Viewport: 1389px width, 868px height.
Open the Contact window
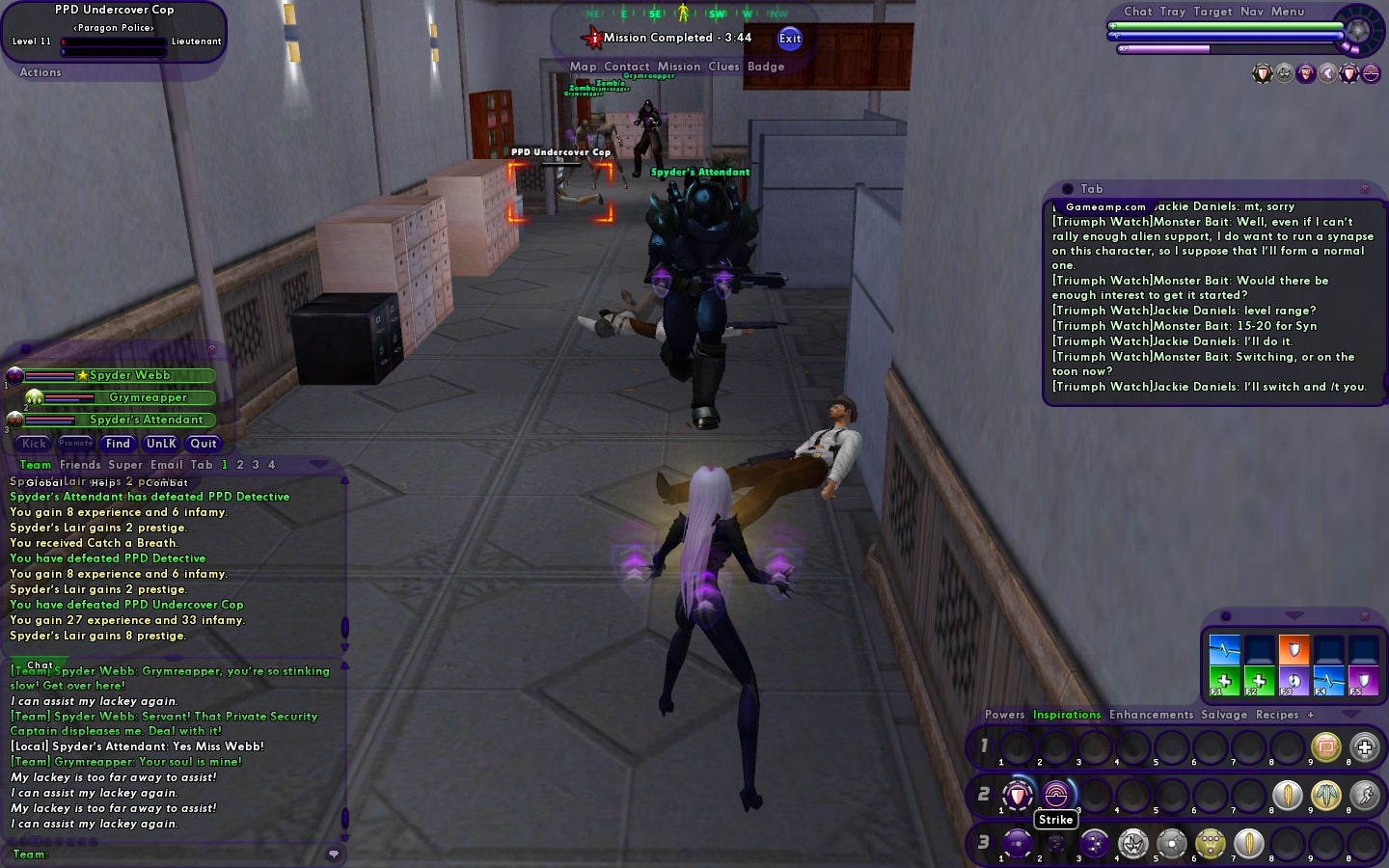(x=627, y=67)
